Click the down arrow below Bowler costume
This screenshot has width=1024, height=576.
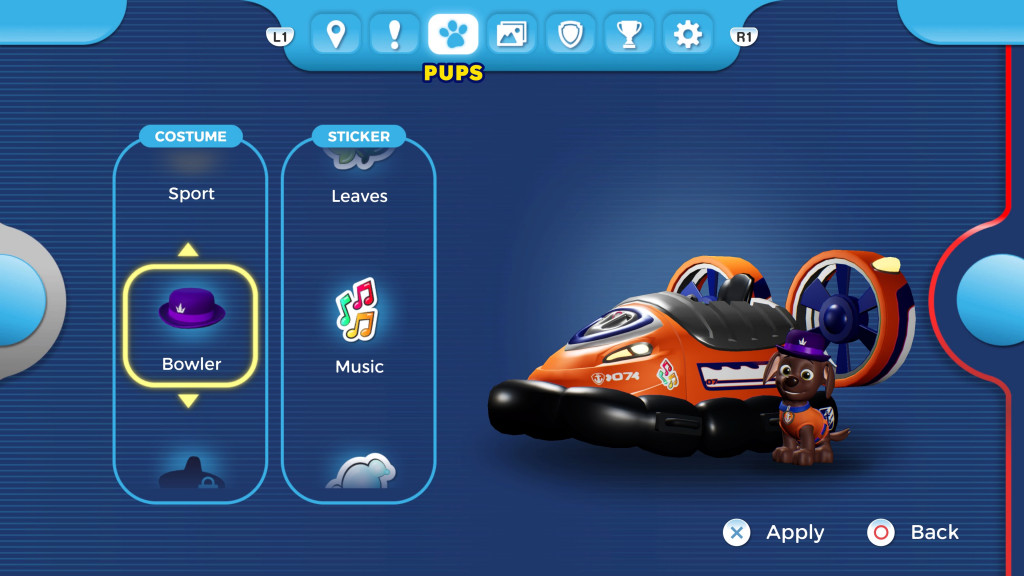(x=189, y=401)
